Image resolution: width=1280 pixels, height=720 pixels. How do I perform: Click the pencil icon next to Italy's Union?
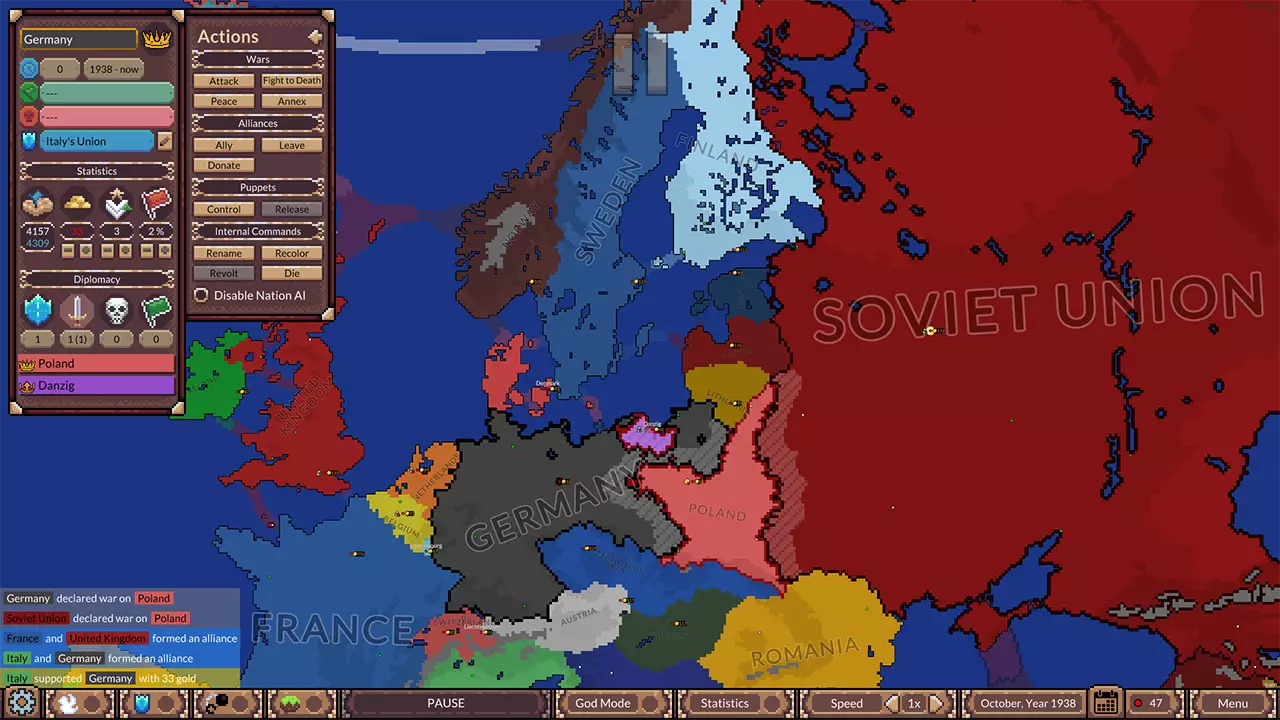pyautogui.click(x=163, y=141)
